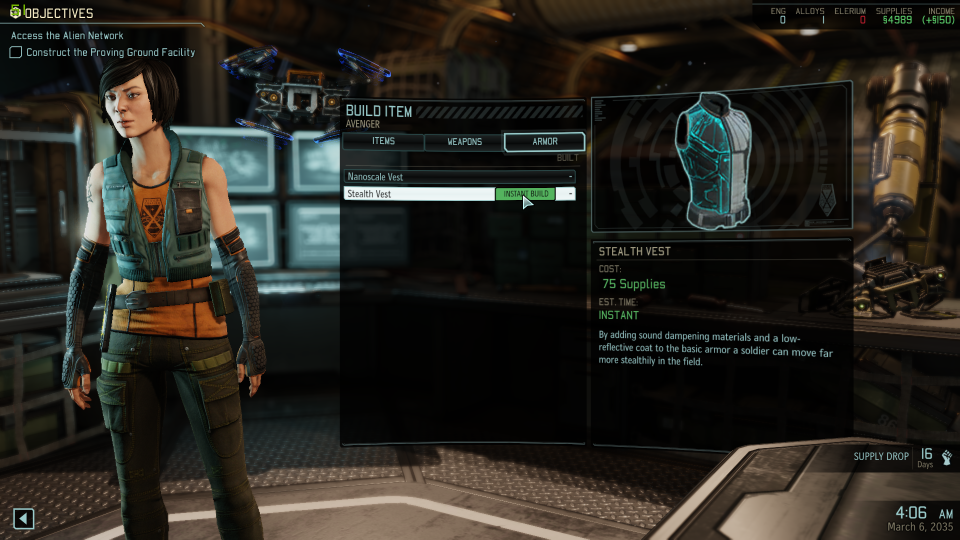This screenshot has height=540, width=960.
Task: Switch to the Items tab
Action: pyautogui.click(x=383, y=142)
